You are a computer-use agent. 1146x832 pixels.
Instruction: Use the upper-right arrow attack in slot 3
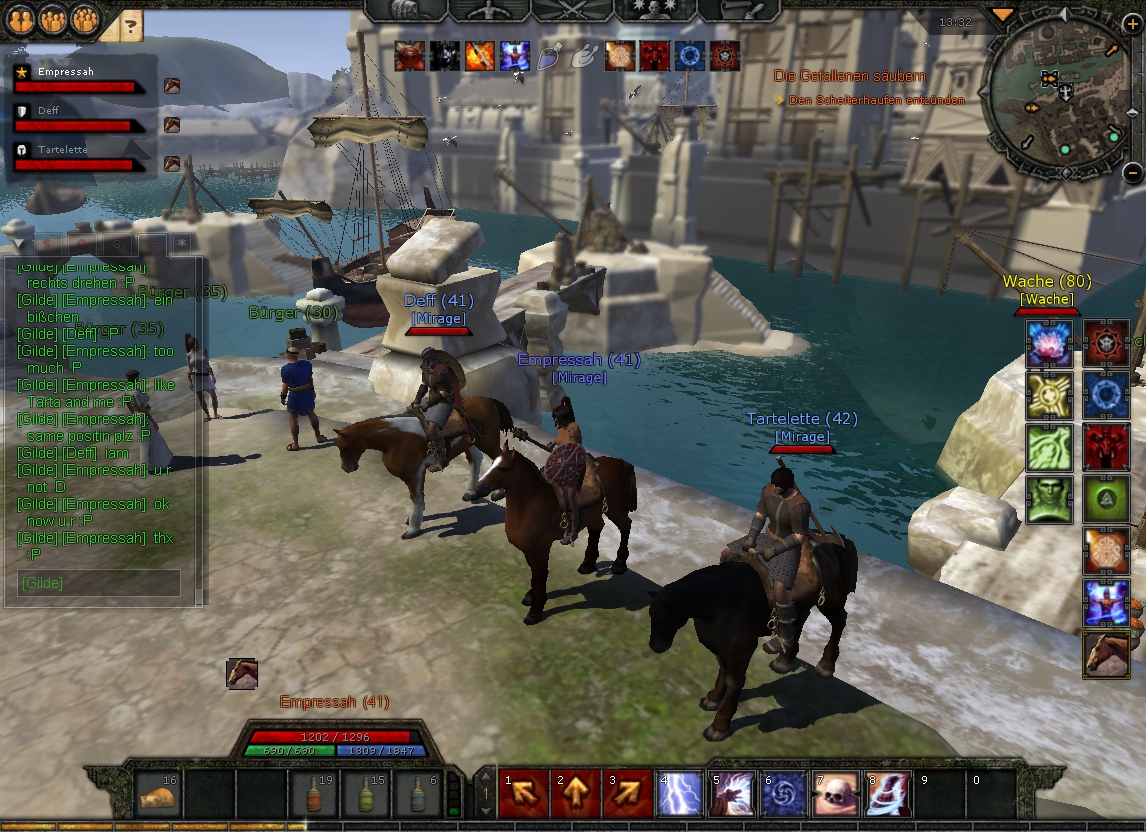pyautogui.click(x=627, y=793)
